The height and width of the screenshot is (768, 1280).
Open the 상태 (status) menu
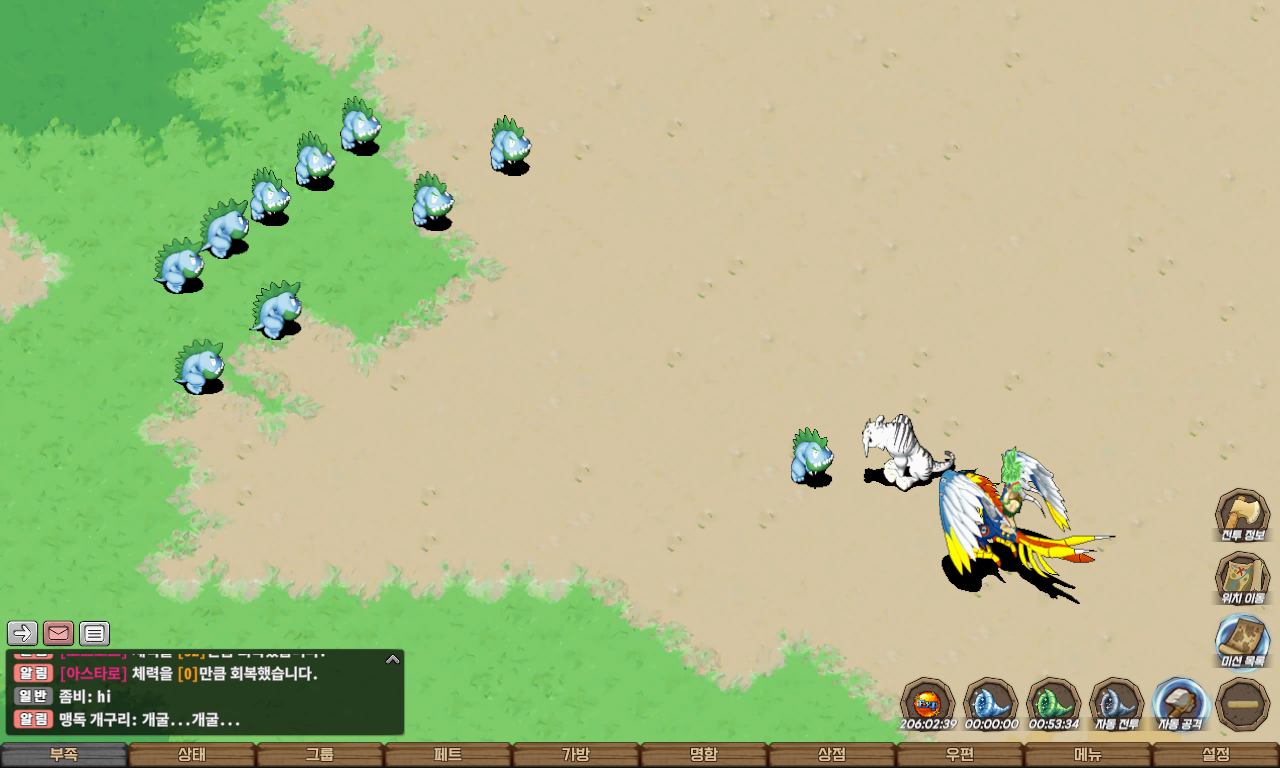coord(192,754)
